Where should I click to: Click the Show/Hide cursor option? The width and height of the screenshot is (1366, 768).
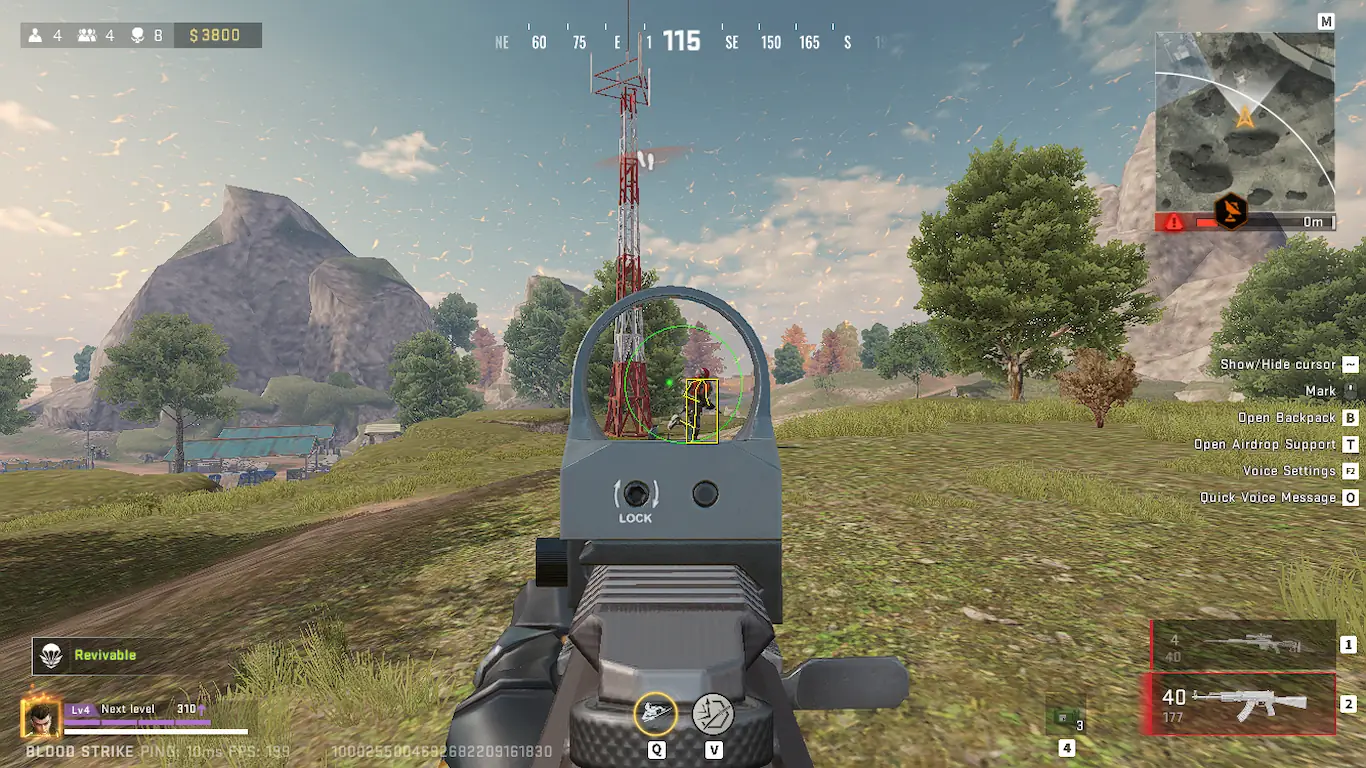[x=1279, y=364]
